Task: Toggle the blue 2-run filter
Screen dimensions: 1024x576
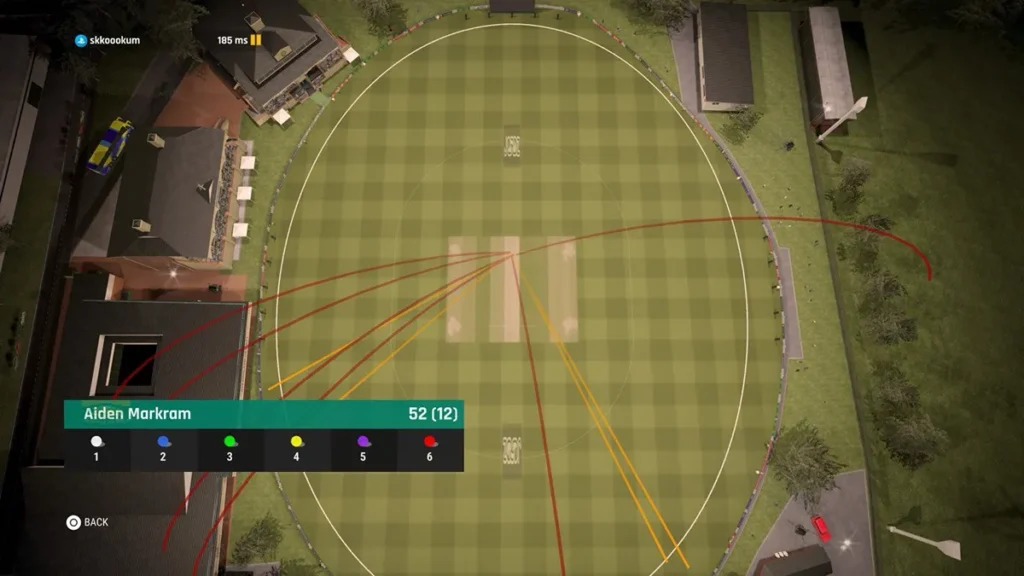Action: (163, 448)
